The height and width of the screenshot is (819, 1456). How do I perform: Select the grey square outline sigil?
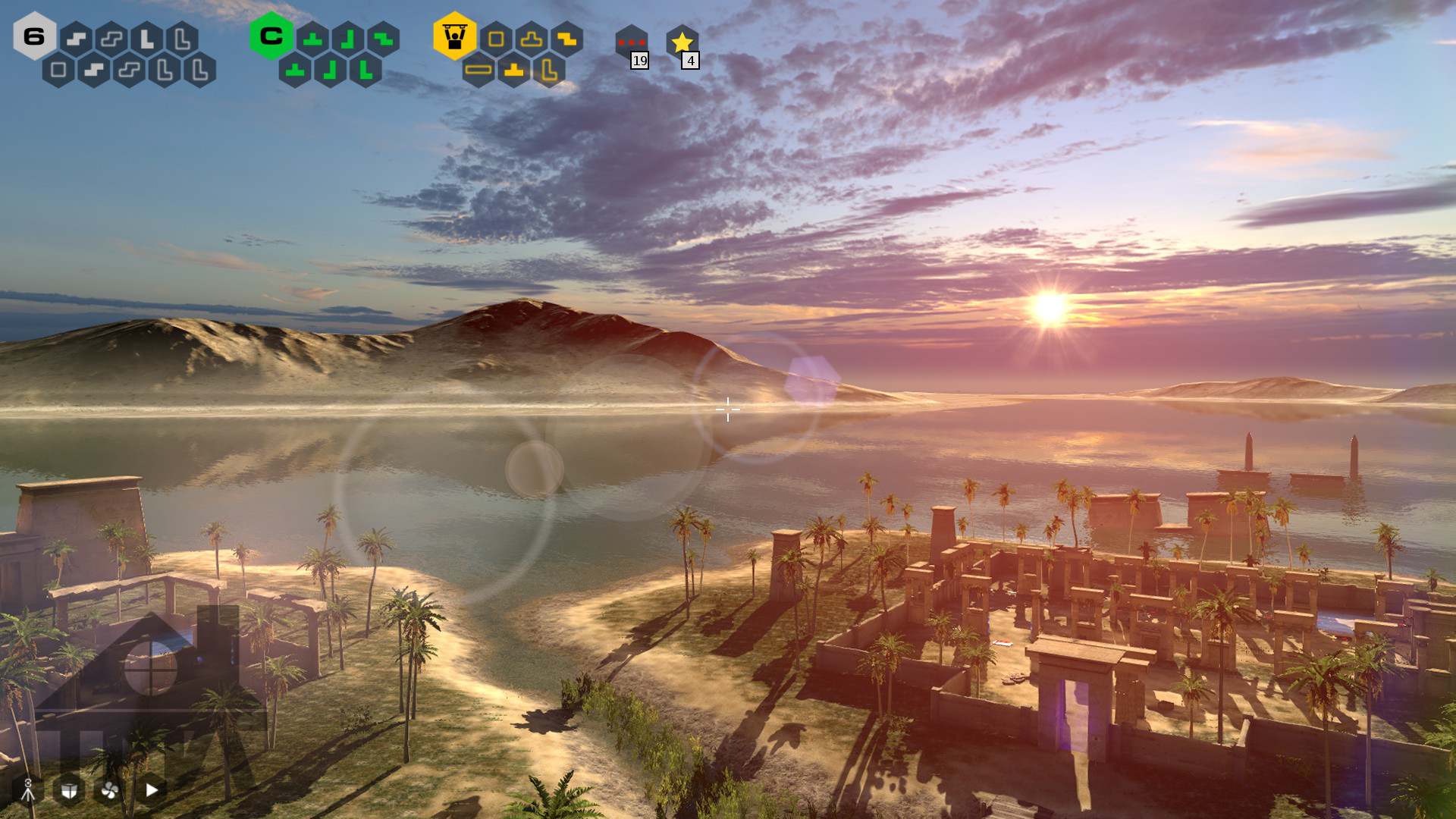pyautogui.click(x=58, y=70)
